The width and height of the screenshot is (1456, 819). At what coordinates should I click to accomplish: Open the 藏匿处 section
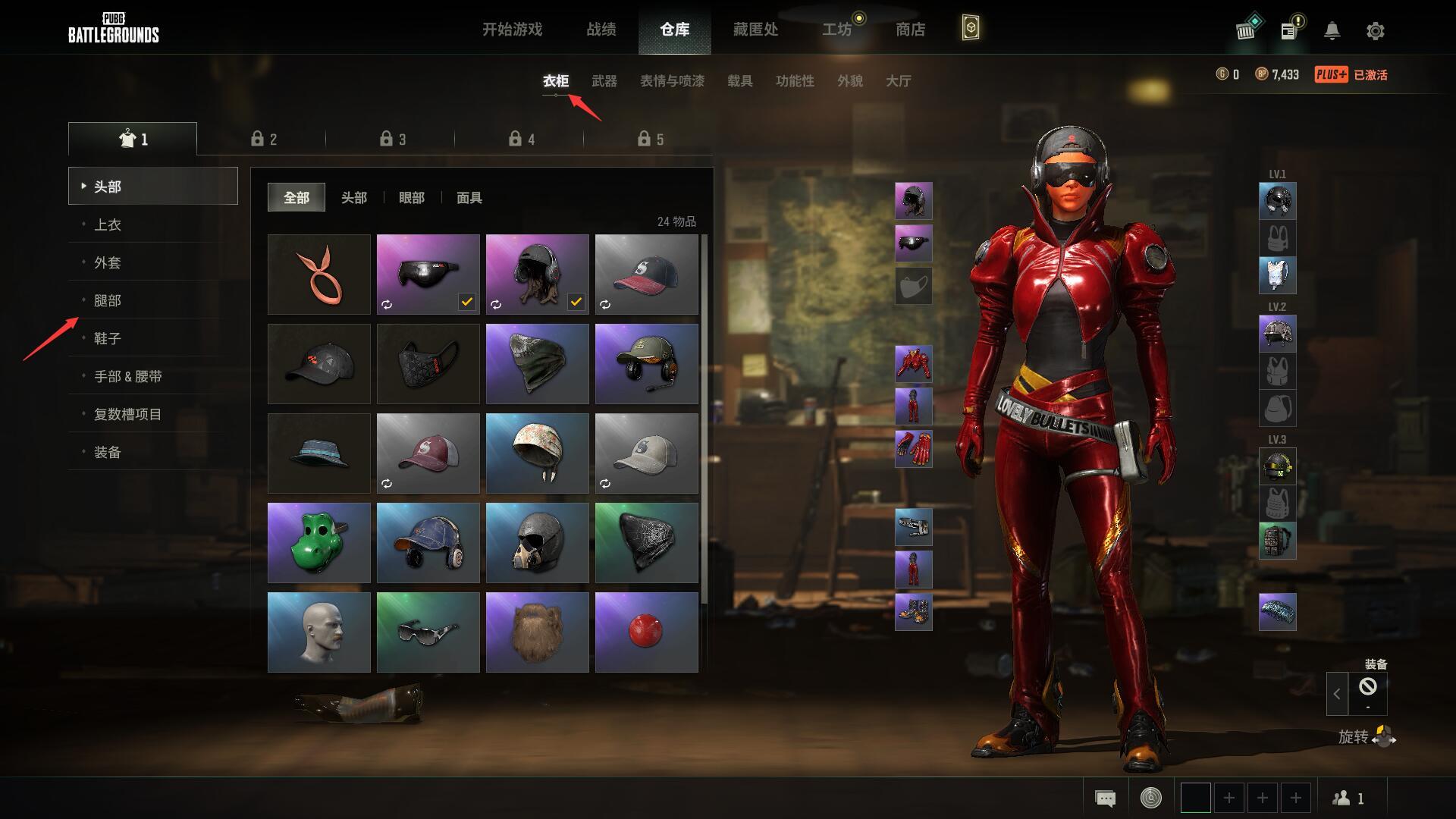pos(755,30)
